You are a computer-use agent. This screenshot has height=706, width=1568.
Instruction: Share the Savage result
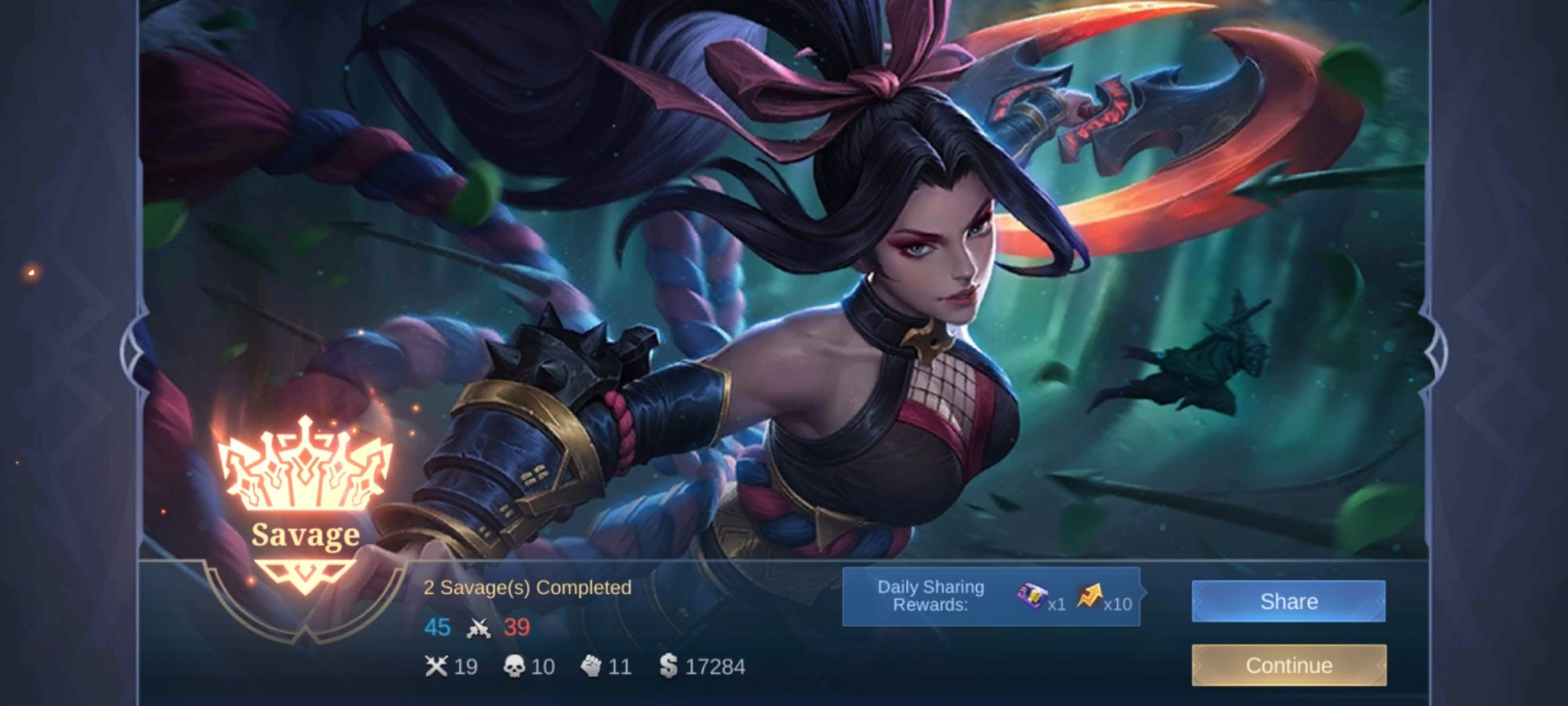tap(1288, 601)
